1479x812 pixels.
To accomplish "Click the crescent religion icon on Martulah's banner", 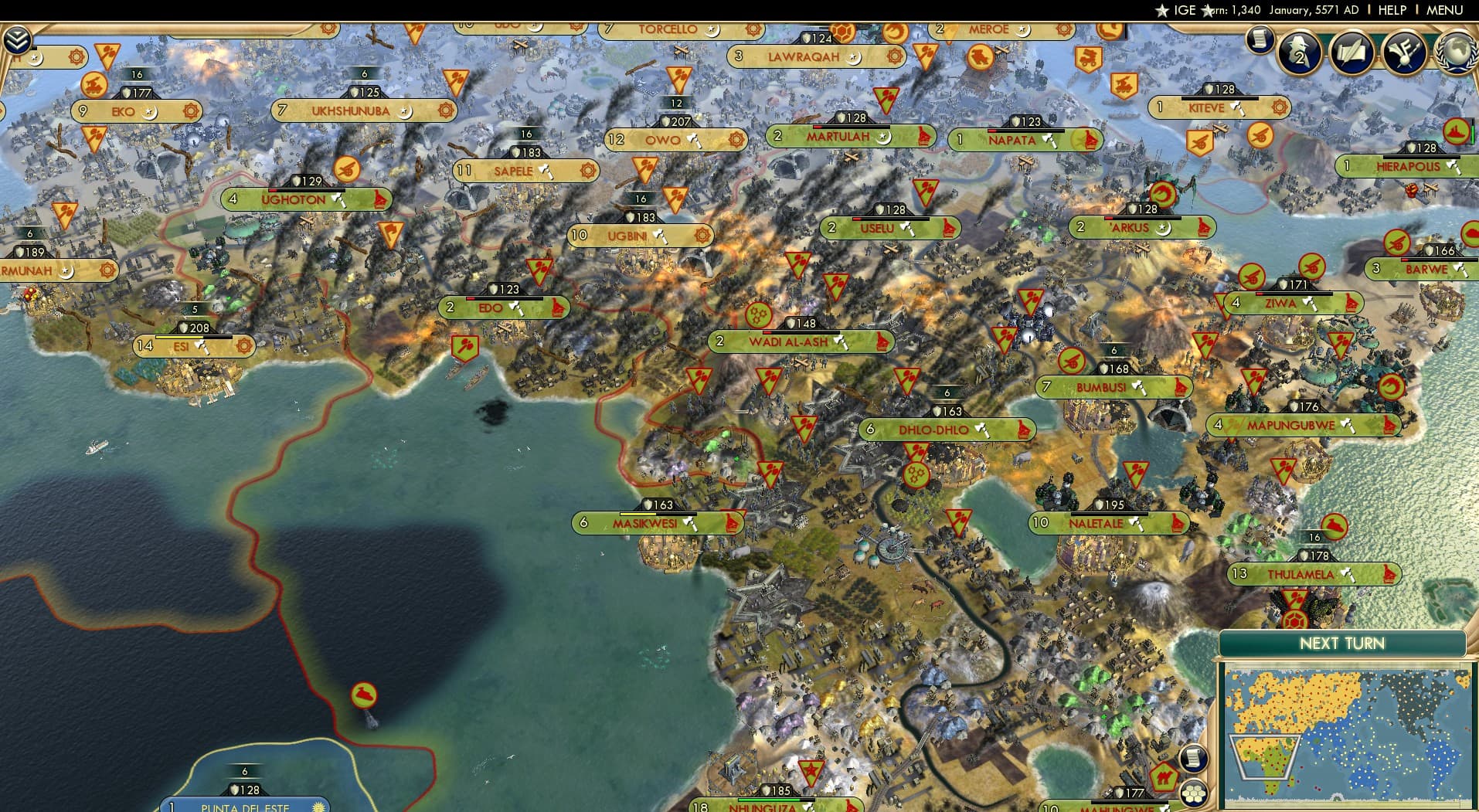I will click(x=882, y=139).
